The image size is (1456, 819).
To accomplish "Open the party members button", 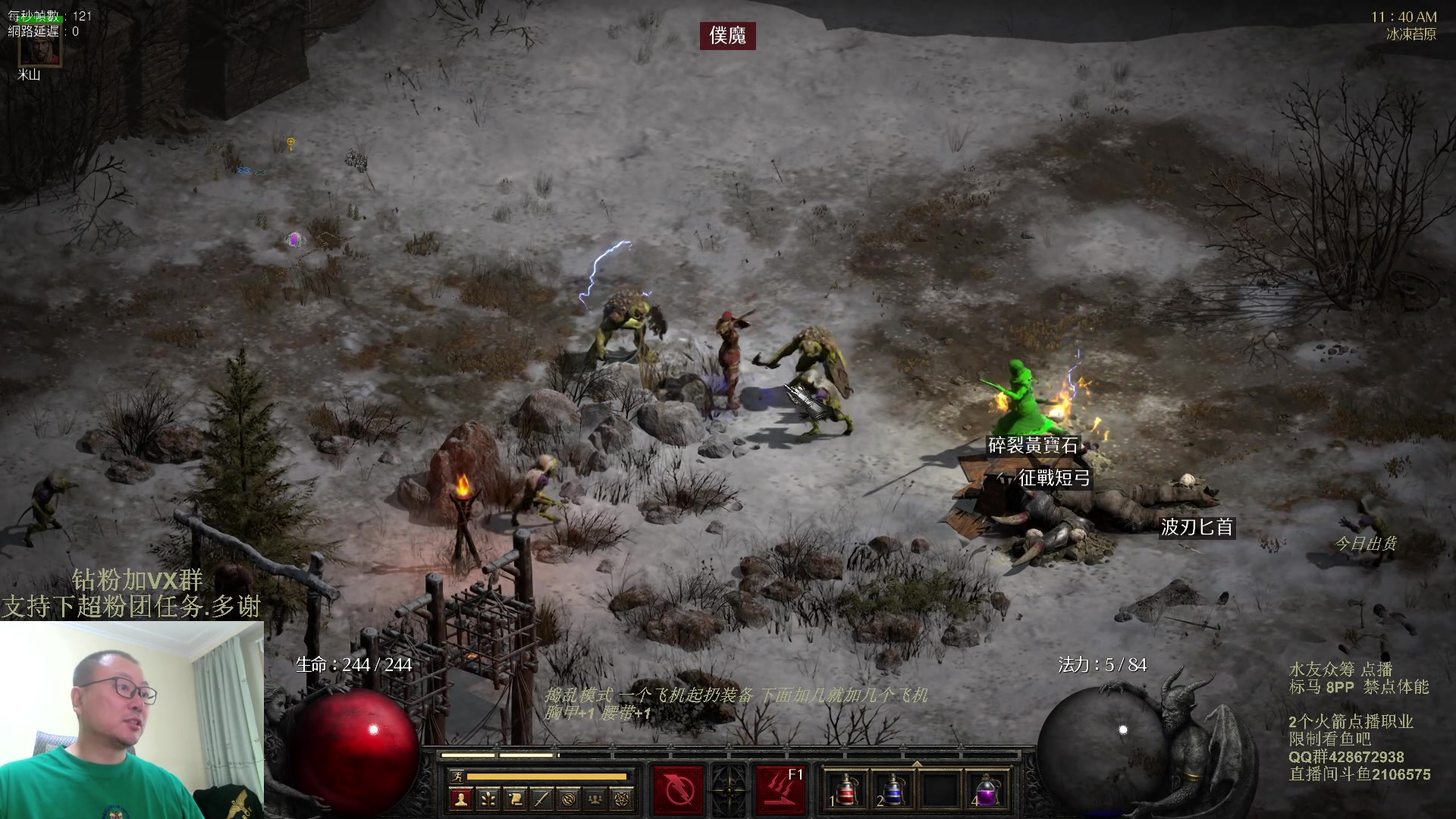I will click(x=595, y=799).
